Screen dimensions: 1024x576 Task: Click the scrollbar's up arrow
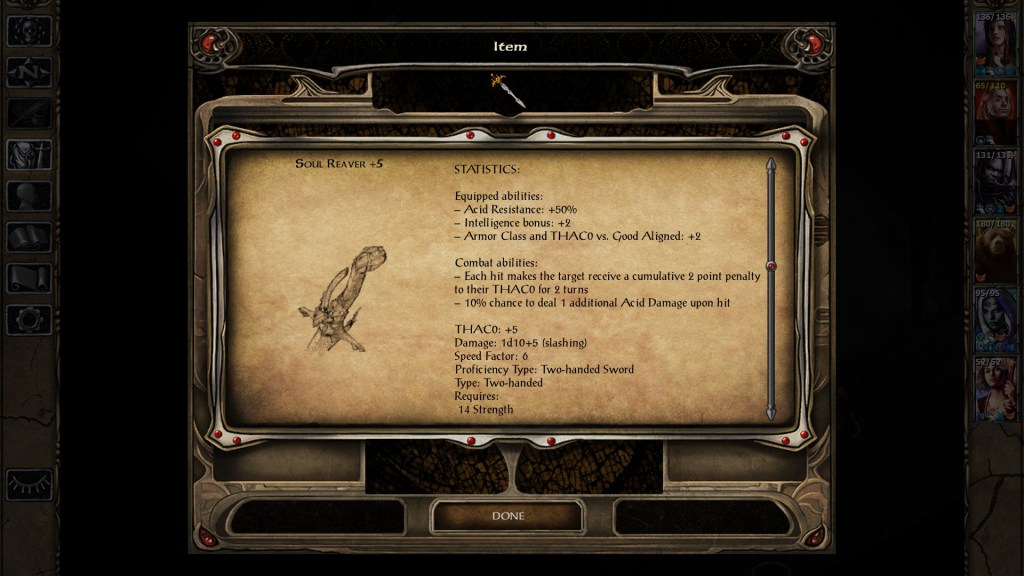(x=771, y=164)
